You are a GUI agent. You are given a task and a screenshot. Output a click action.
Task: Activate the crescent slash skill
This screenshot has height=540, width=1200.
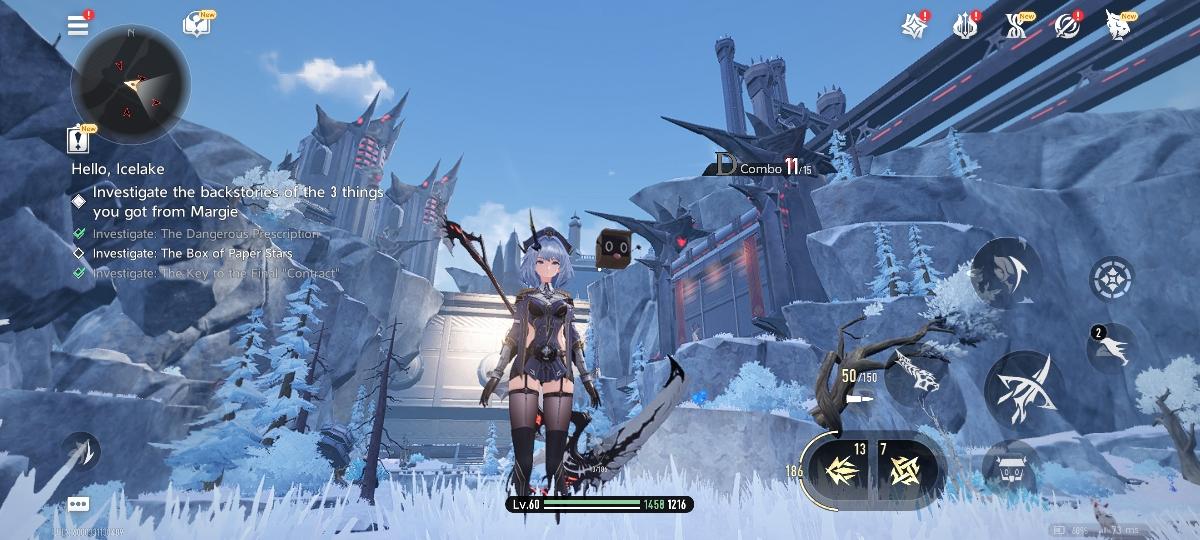click(x=1004, y=272)
